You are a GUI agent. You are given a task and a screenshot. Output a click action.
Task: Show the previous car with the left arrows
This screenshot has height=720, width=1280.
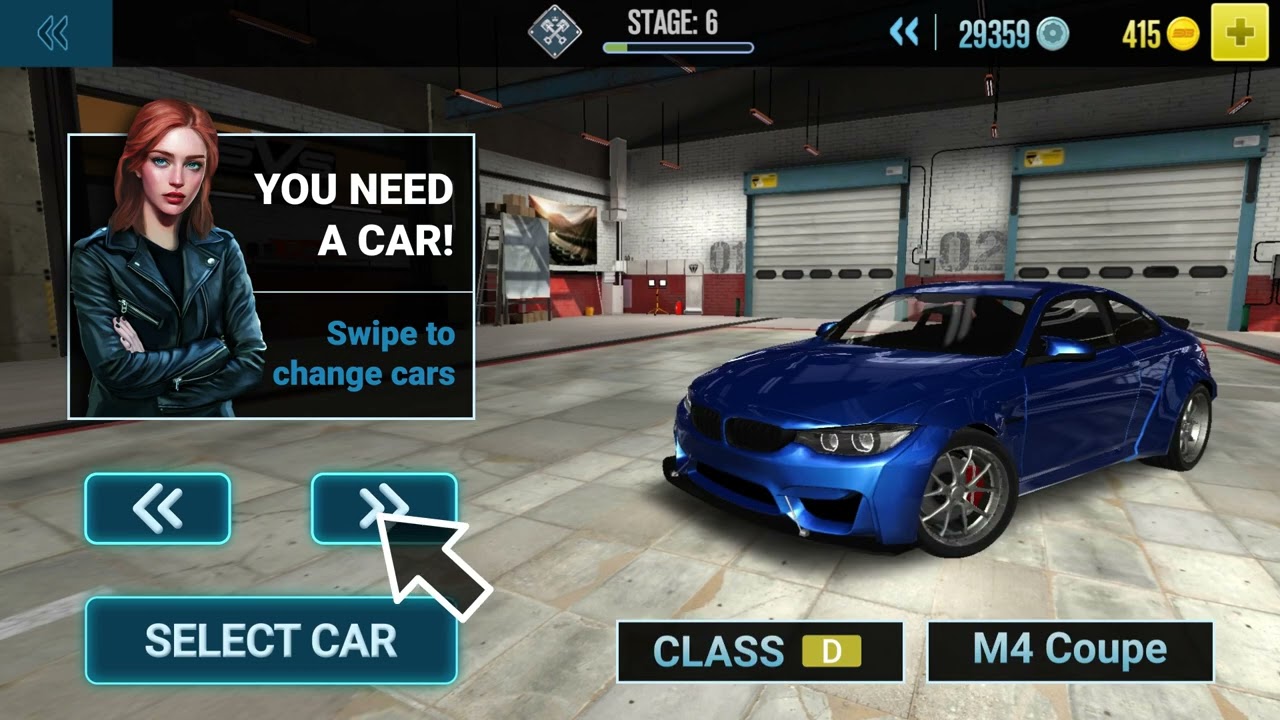point(158,509)
